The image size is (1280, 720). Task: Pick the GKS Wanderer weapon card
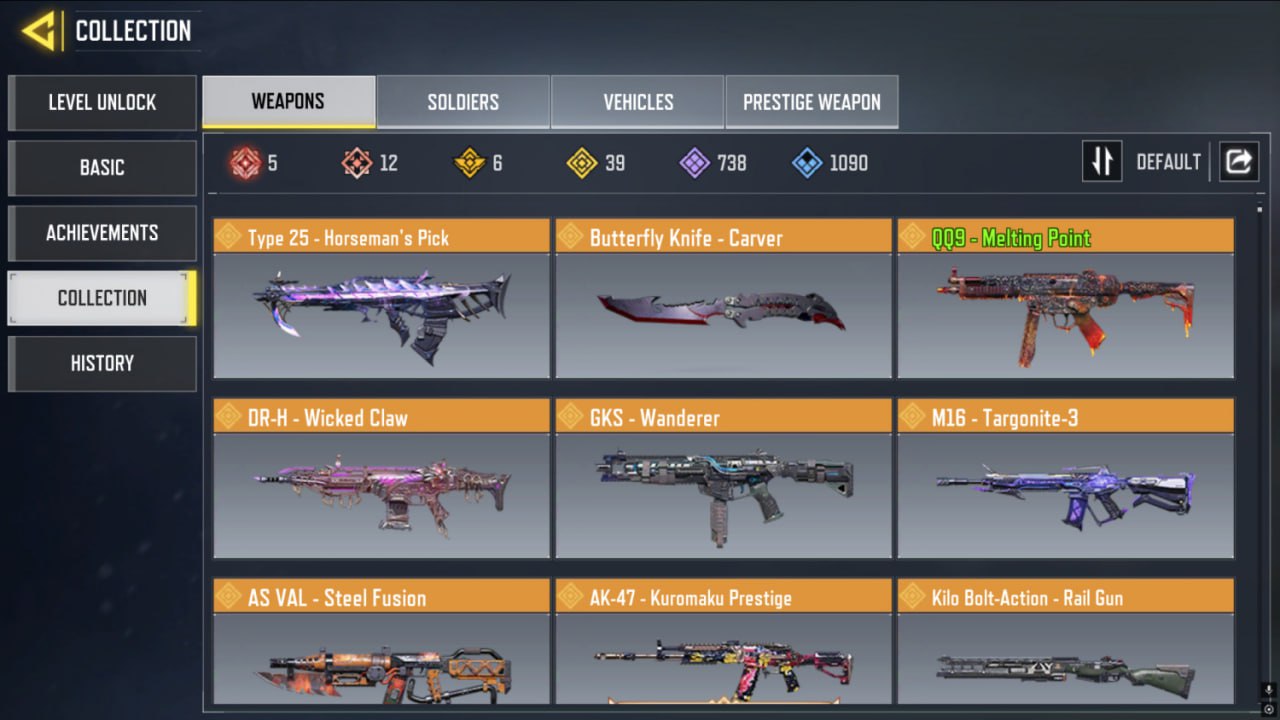click(x=723, y=478)
